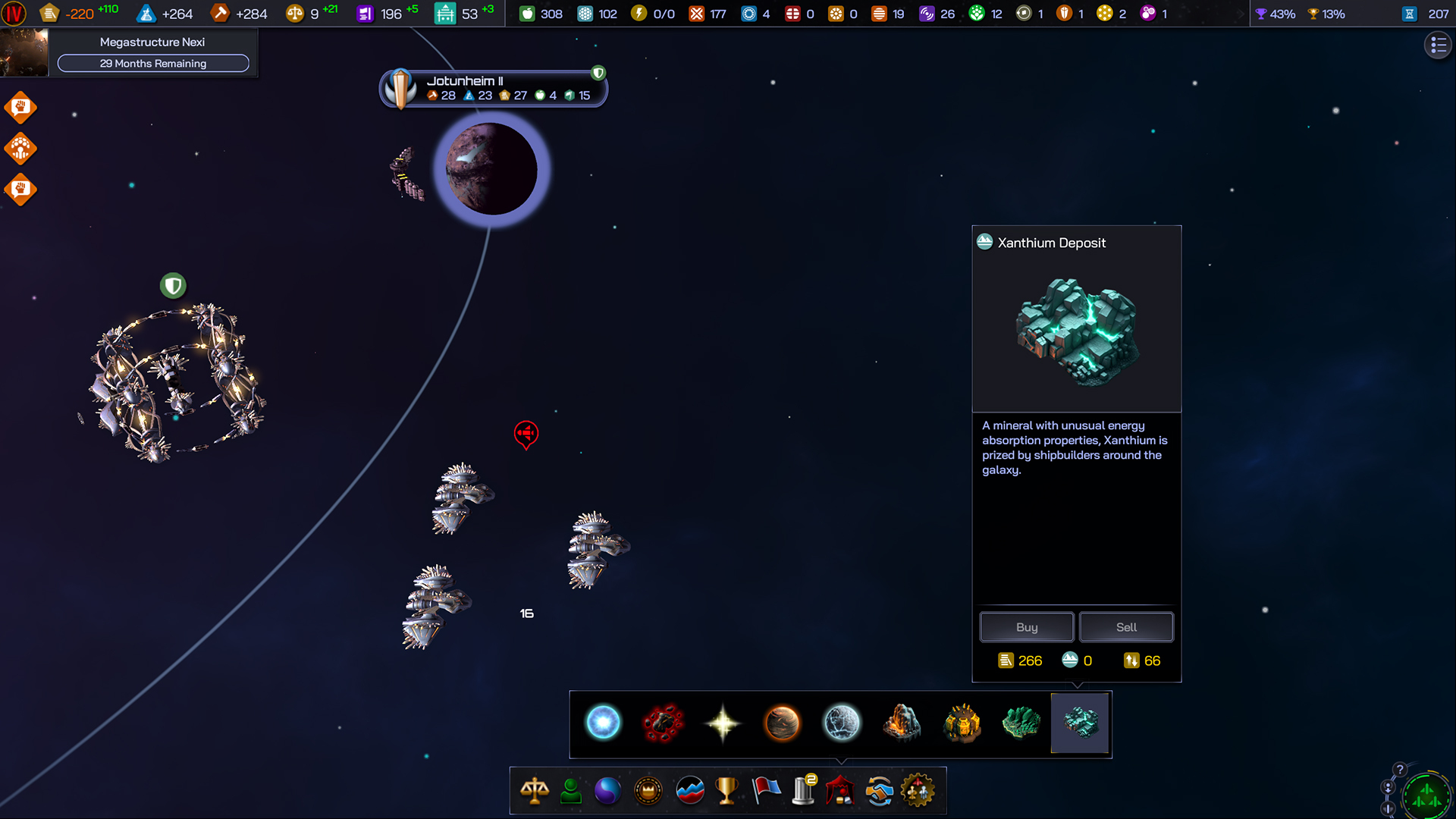Select the glowing blue orb resource
The height and width of the screenshot is (819, 1456).
[x=603, y=723]
